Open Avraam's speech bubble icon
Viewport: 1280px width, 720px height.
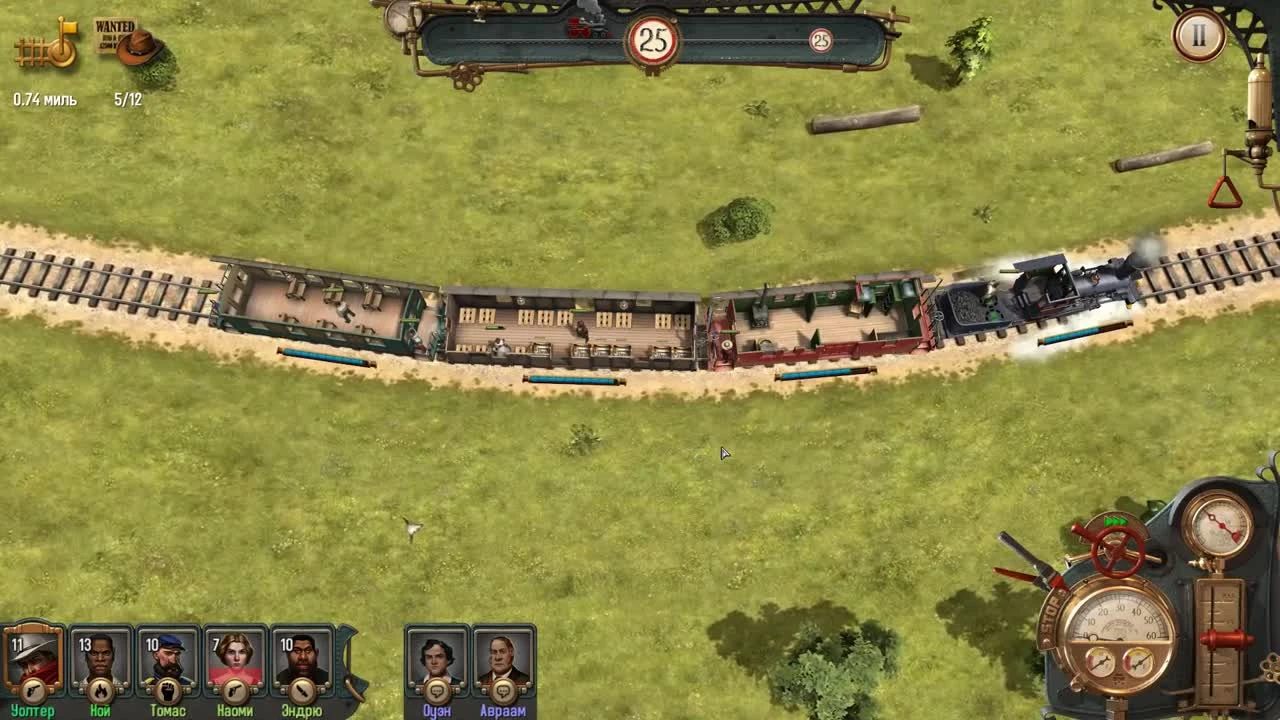pyautogui.click(x=502, y=690)
